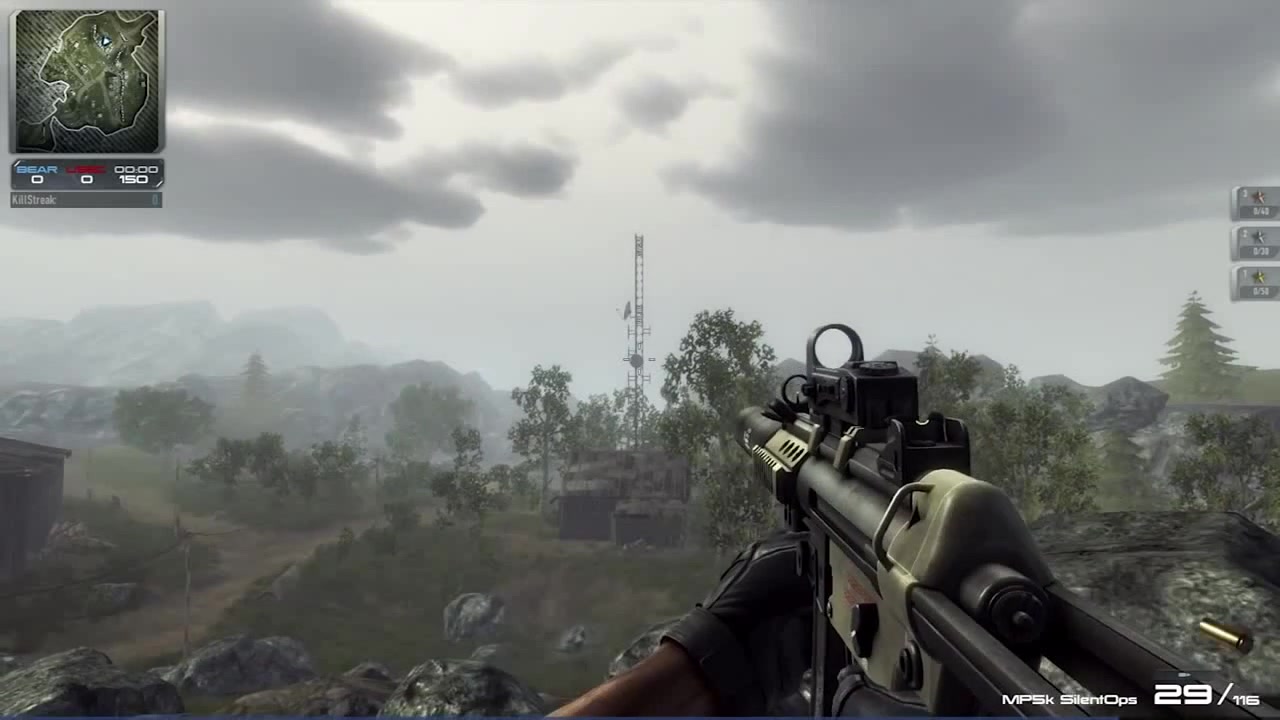
Task: Select the grey star killstreak slot 2
Action: (1255, 243)
